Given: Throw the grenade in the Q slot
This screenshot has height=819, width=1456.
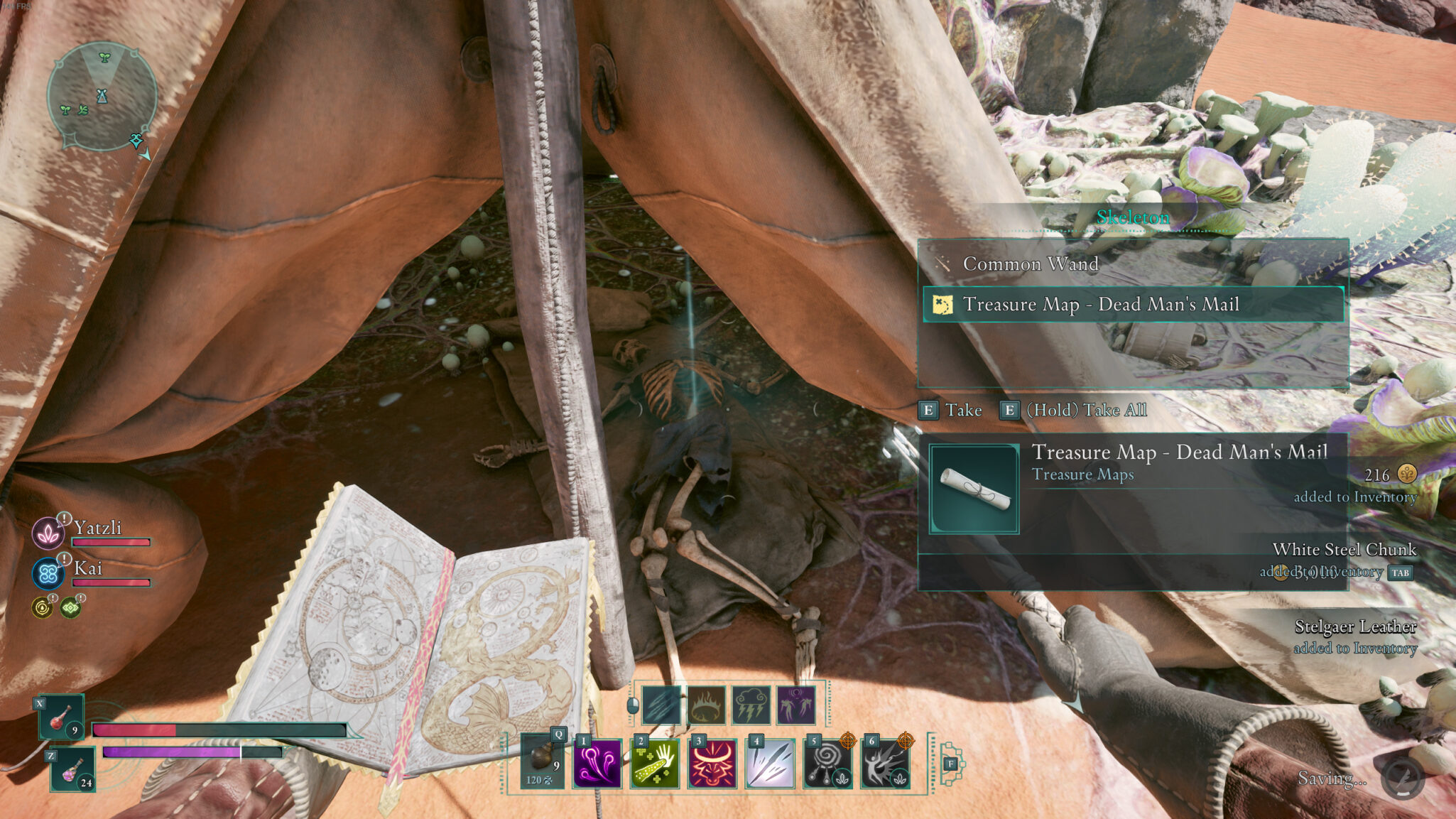Looking at the screenshot, I should tap(543, 761).
